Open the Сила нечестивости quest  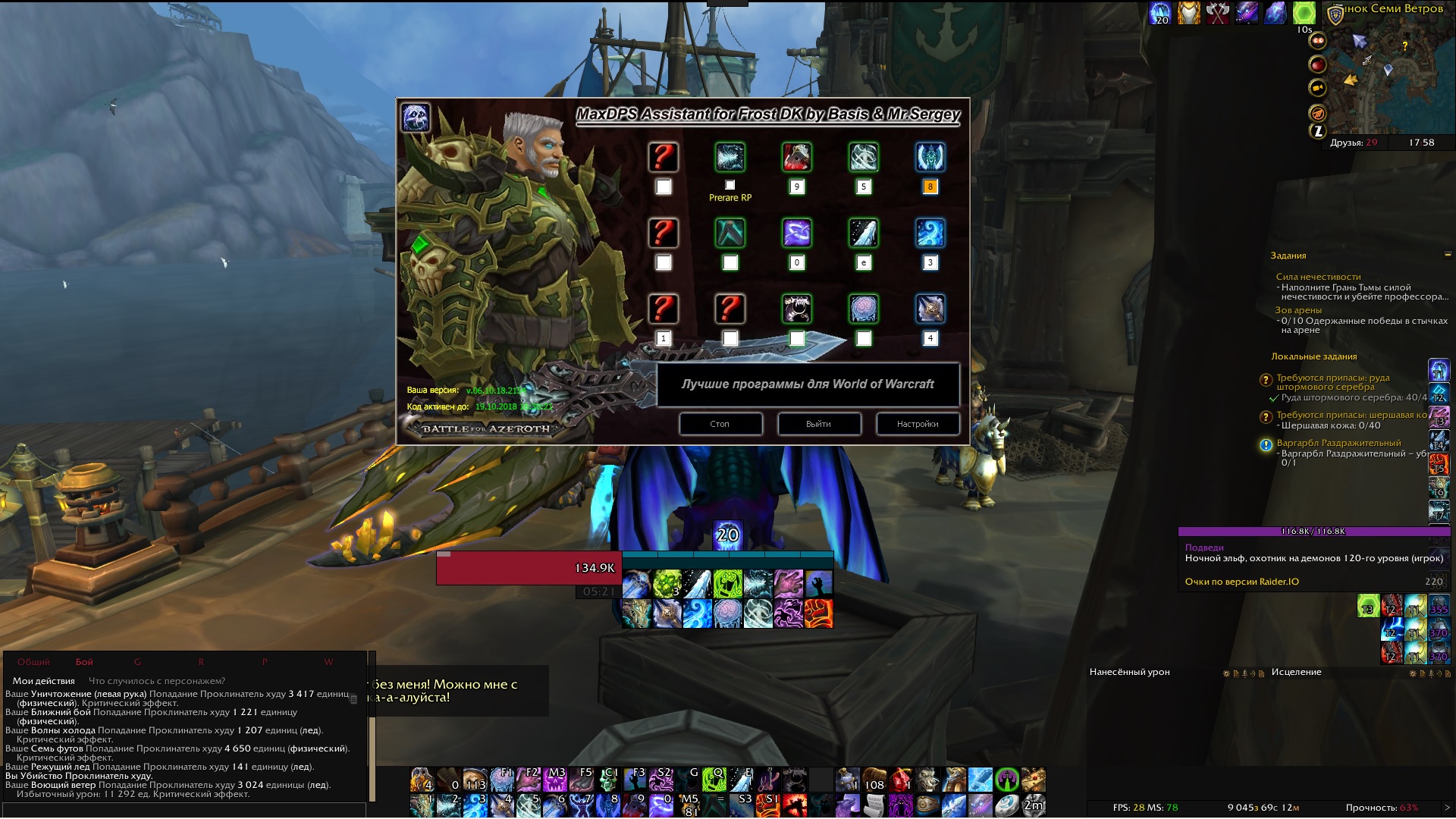click(1318, 277)
